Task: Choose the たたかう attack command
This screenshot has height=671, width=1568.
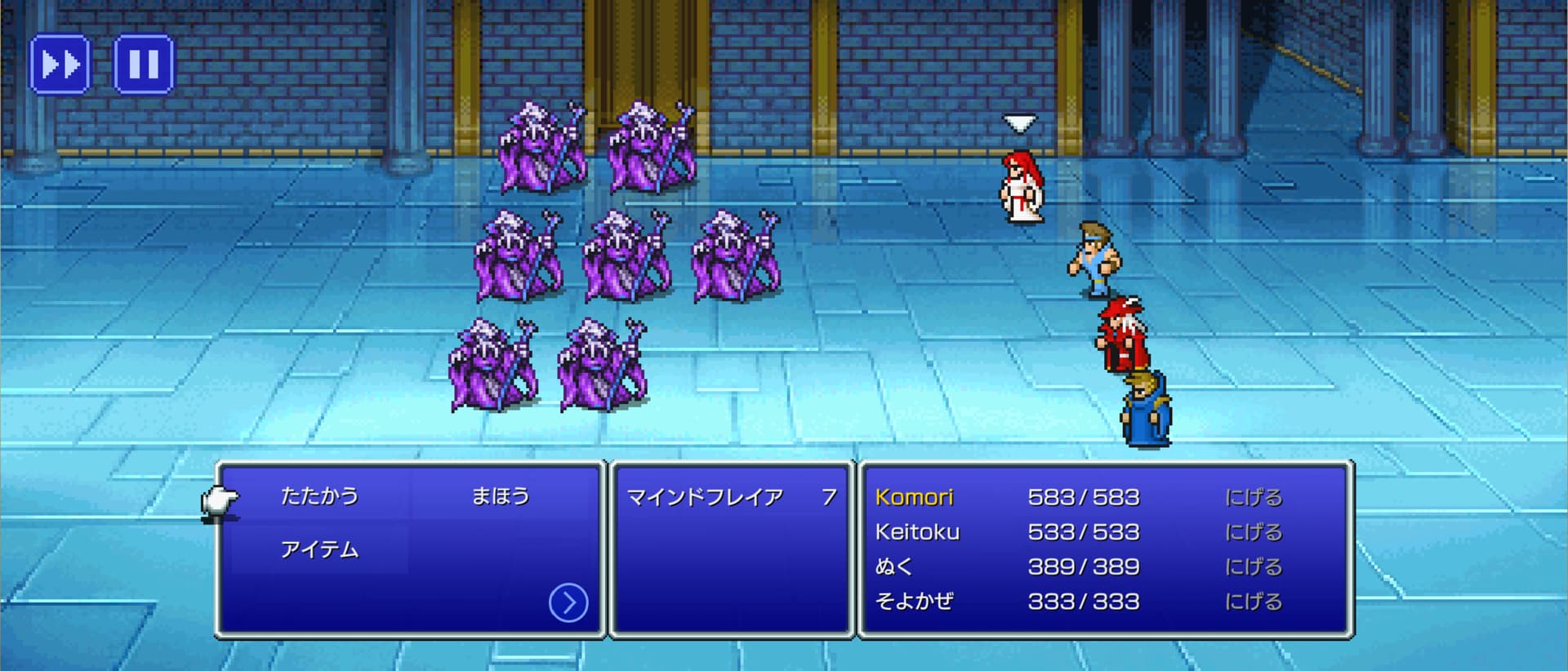Action: pos(319,495)
